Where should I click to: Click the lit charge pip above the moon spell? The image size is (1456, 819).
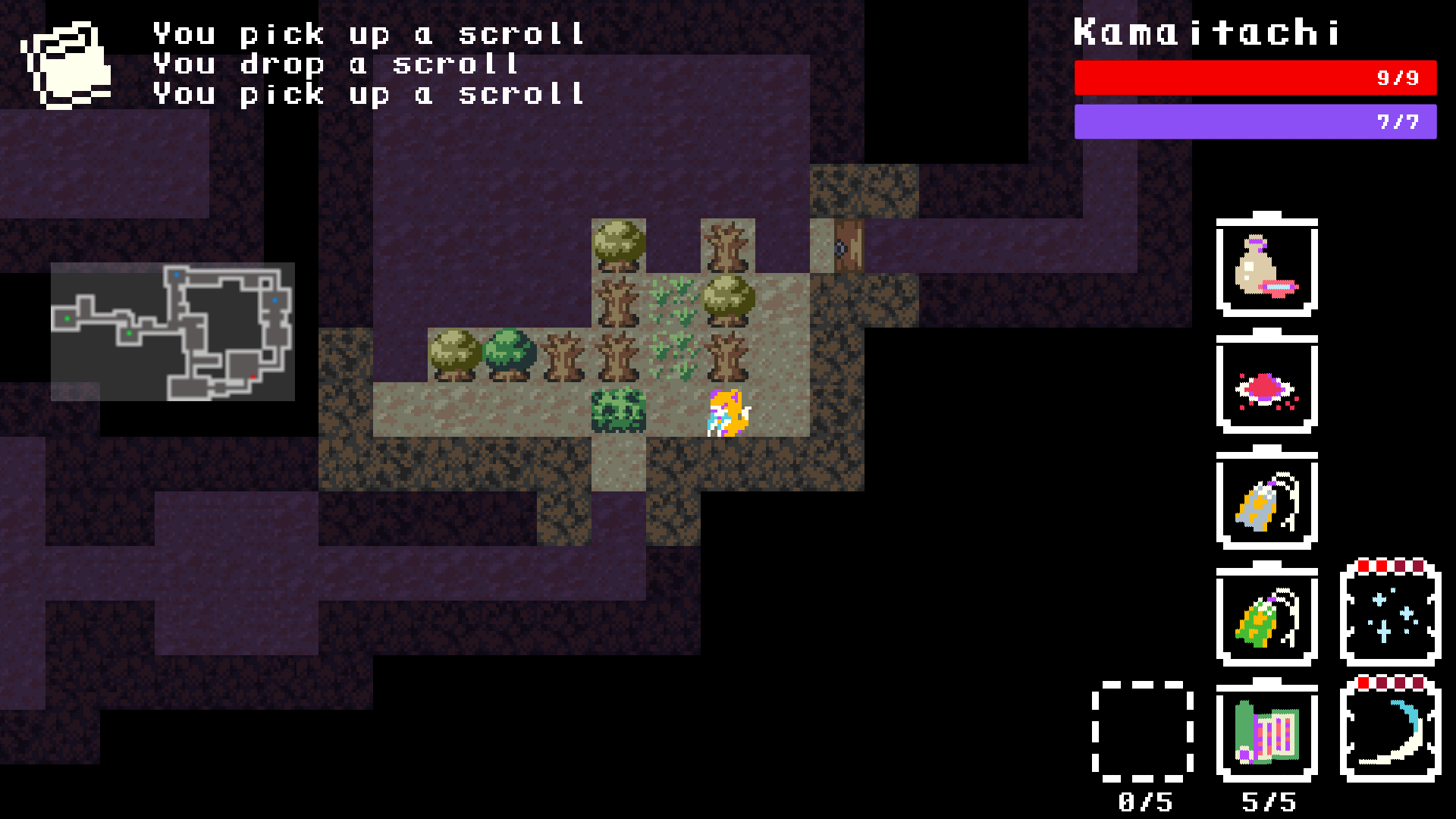tap(1363, 682)
